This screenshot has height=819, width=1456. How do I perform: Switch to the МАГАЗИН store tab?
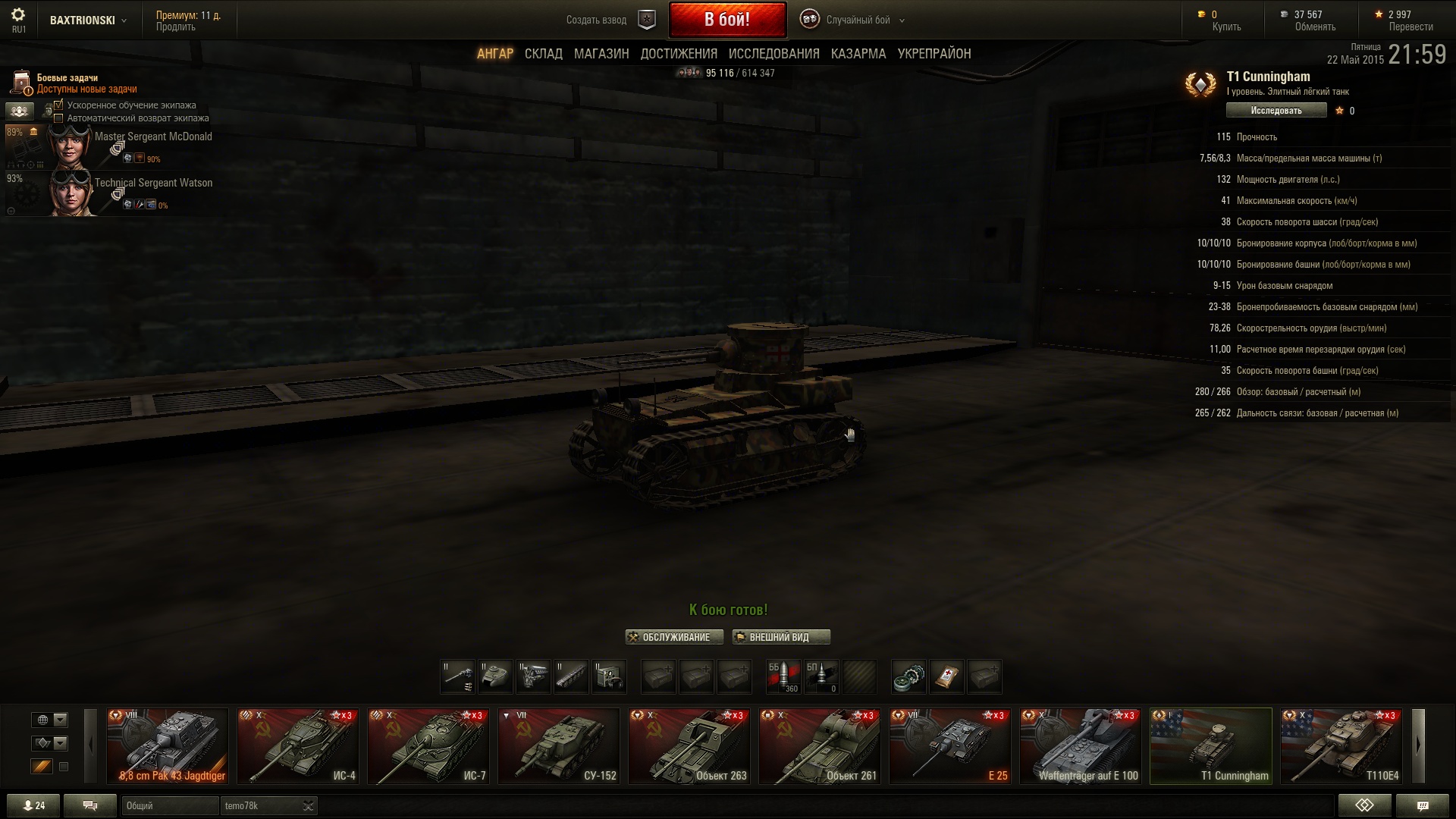coord(601,54)
